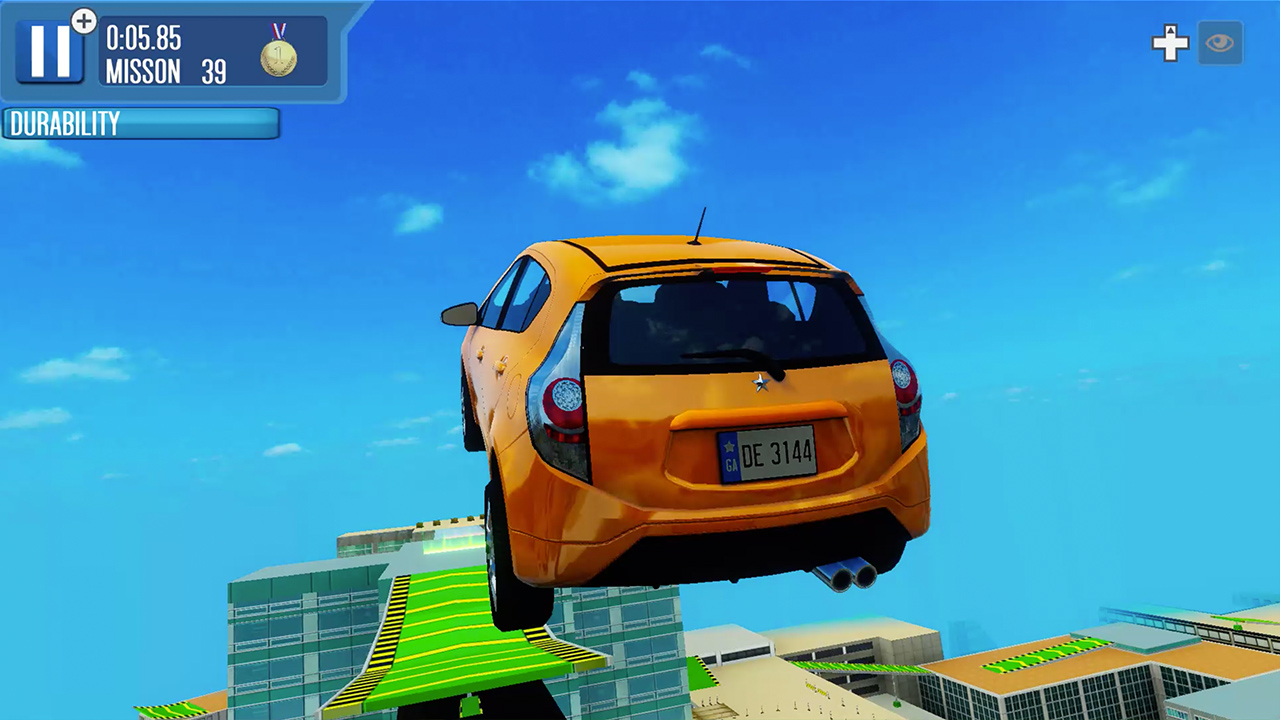Click the eye icon in the top right corner
The height and width of the screenshot is (720, 1280).
1218,42
